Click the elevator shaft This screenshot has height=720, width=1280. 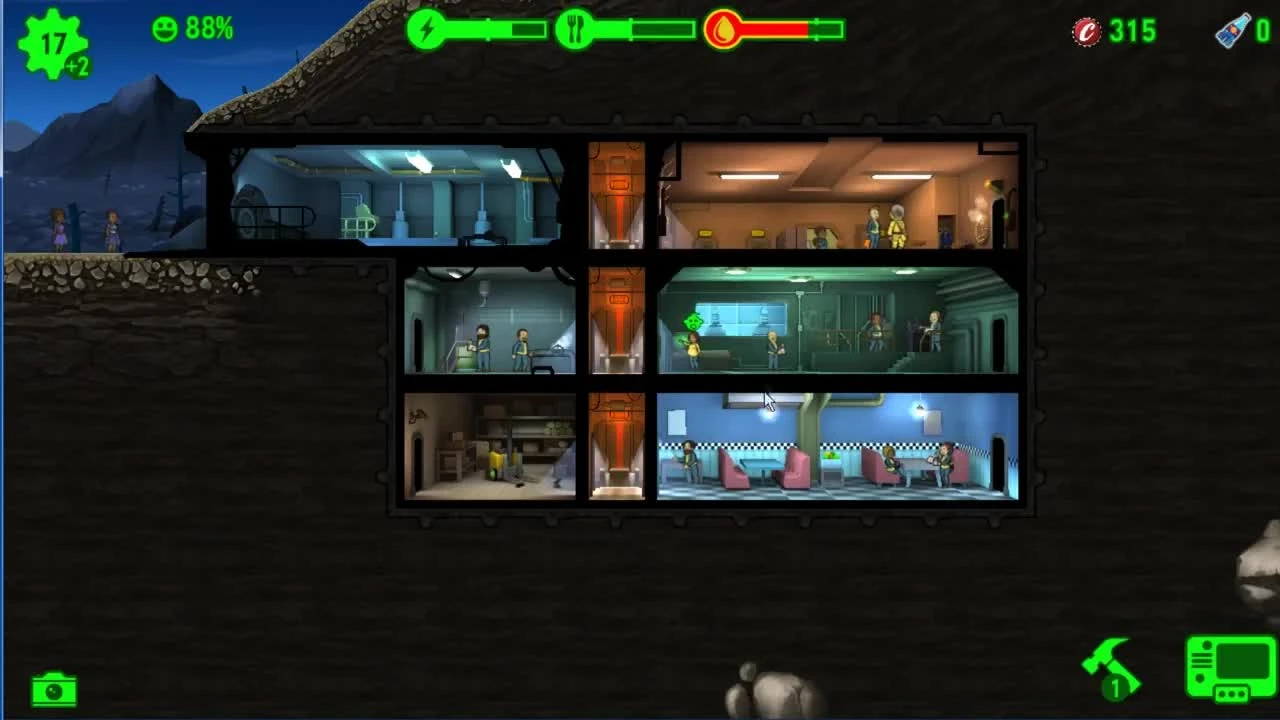point(617,320)
